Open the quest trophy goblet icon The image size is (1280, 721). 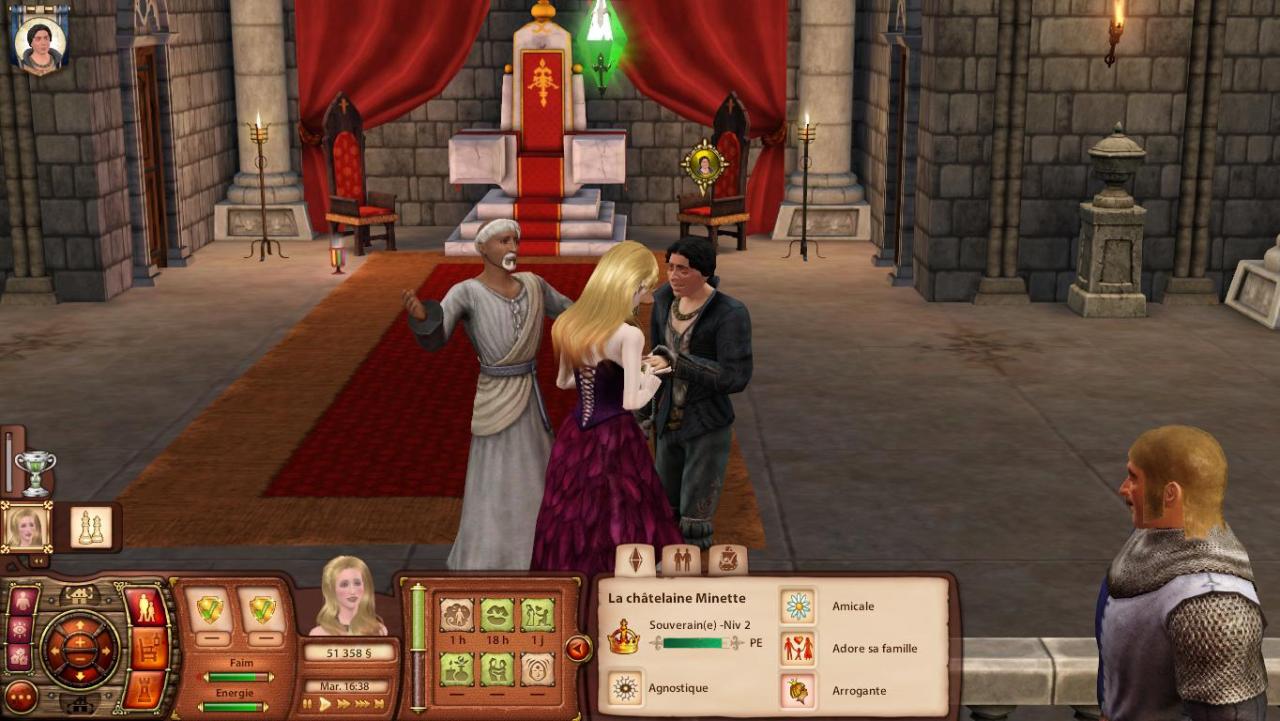coord(35,472)
